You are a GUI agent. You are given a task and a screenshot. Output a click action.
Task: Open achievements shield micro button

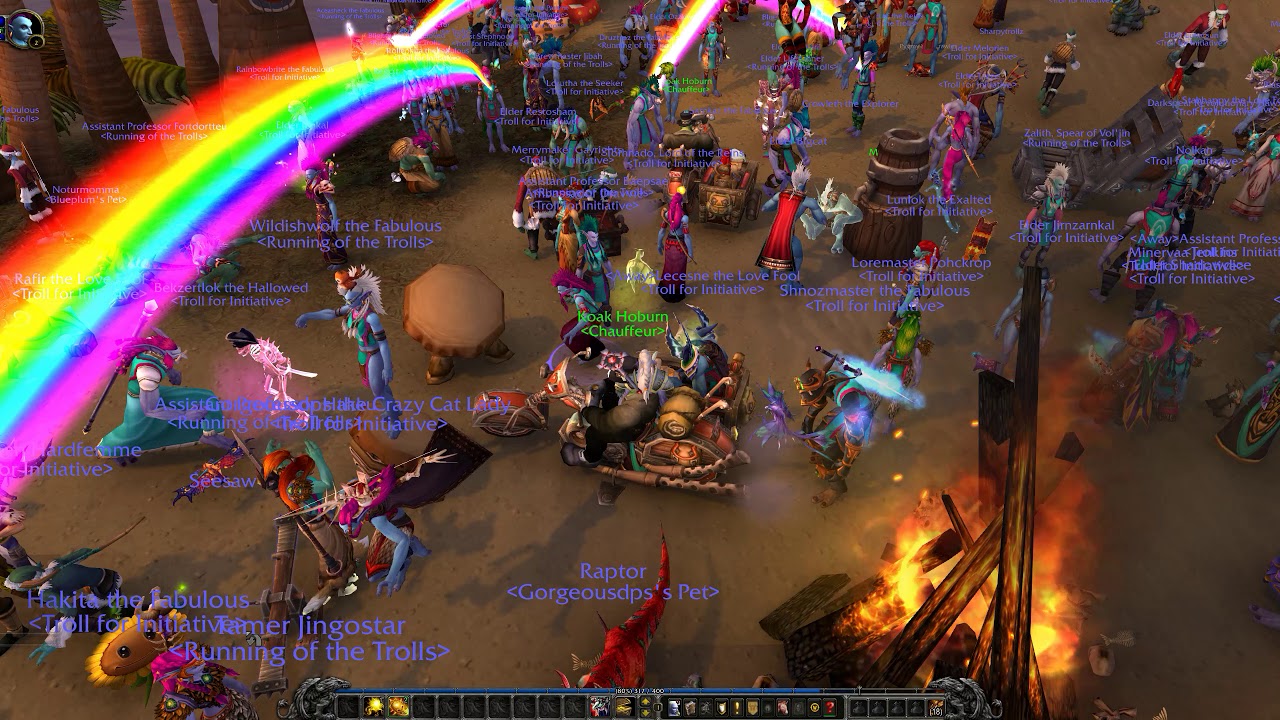(721, 707)
